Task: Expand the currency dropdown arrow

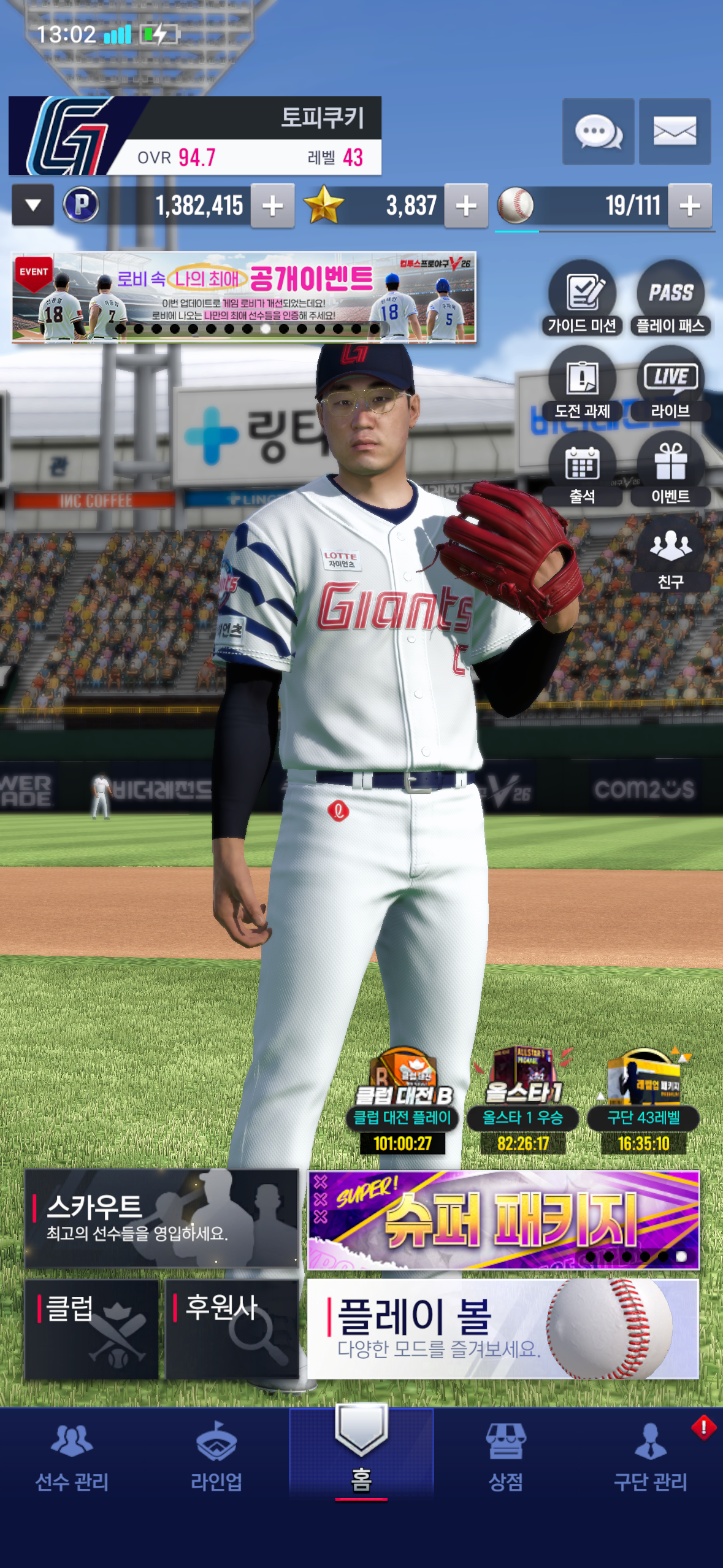Action: coord(33,206)
